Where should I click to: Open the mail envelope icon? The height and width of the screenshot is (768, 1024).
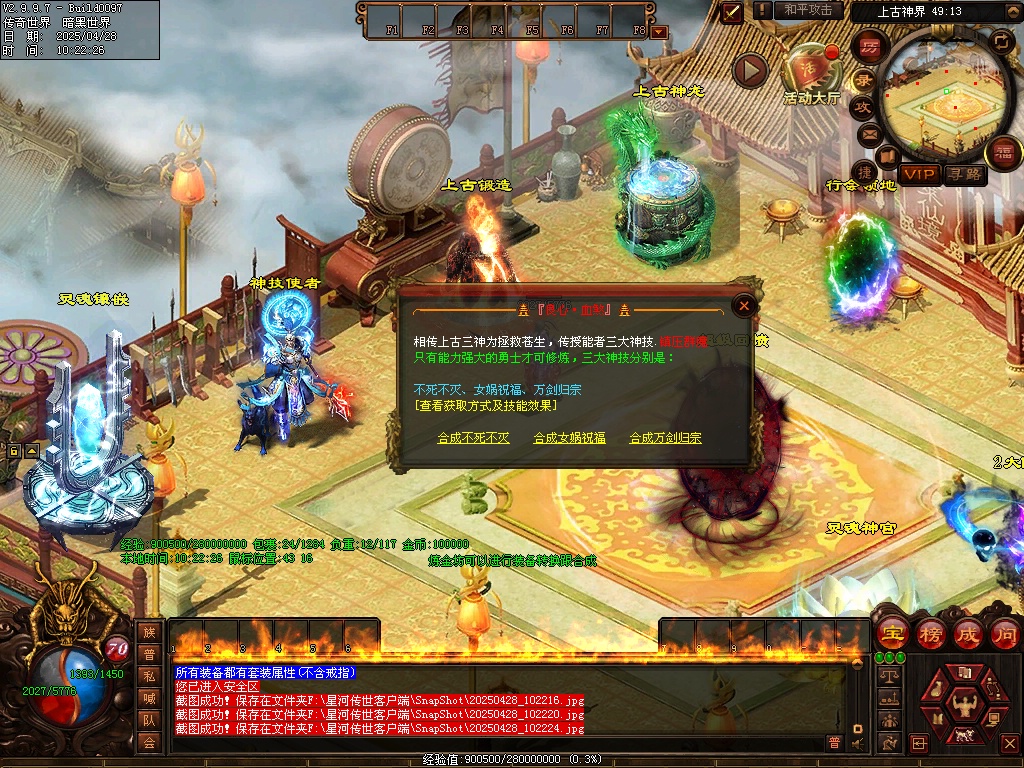coord(868,132)
